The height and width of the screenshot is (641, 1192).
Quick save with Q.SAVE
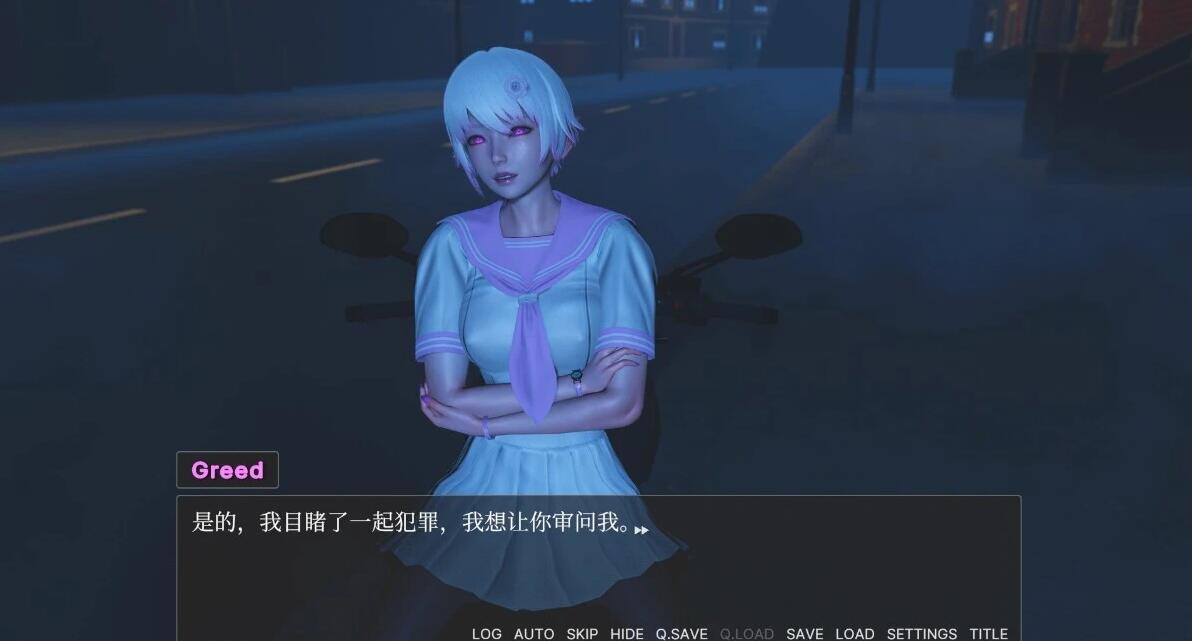pos(682,633)
